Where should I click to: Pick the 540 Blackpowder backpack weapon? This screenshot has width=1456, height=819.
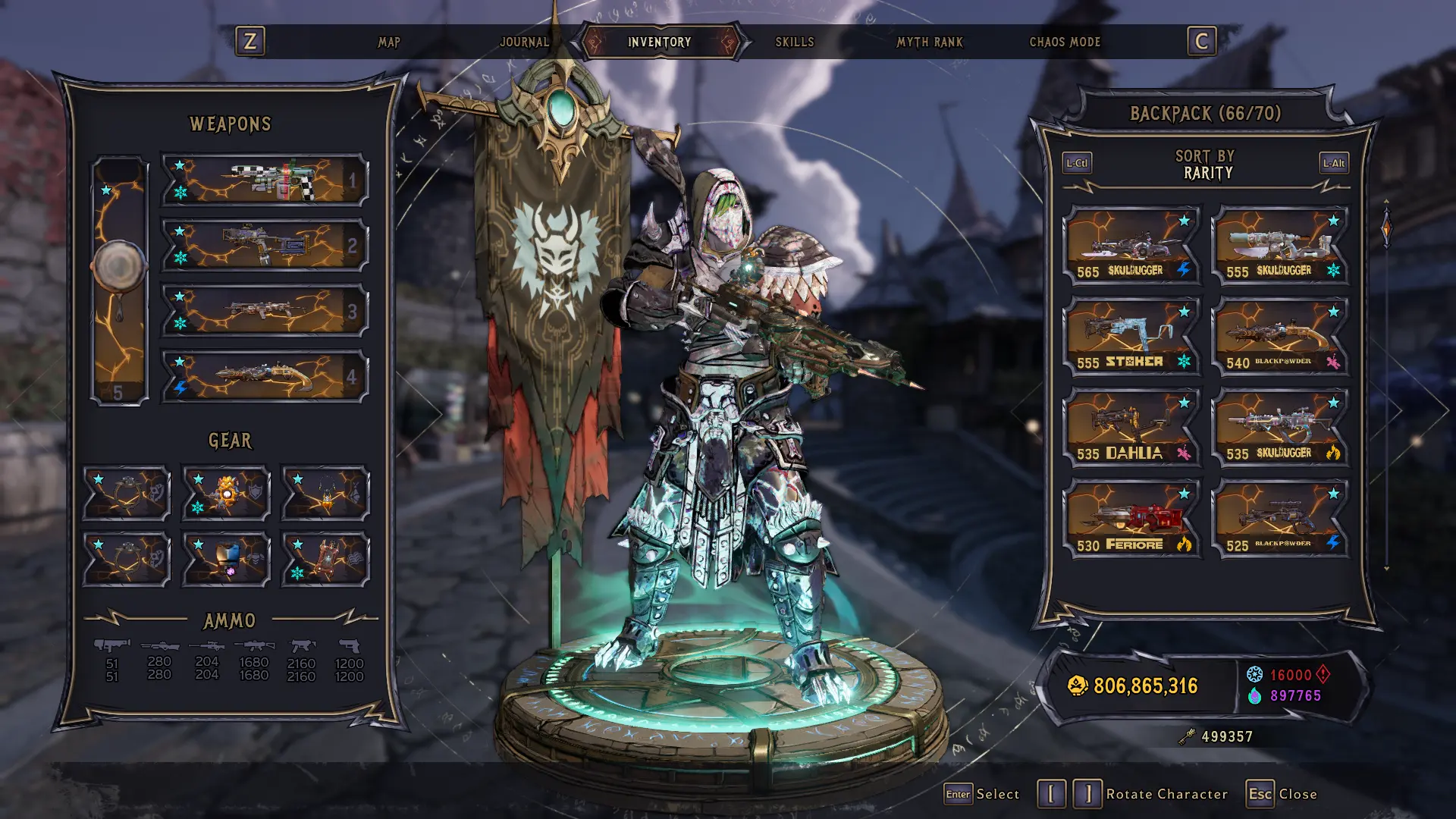tap(1281, 337)
